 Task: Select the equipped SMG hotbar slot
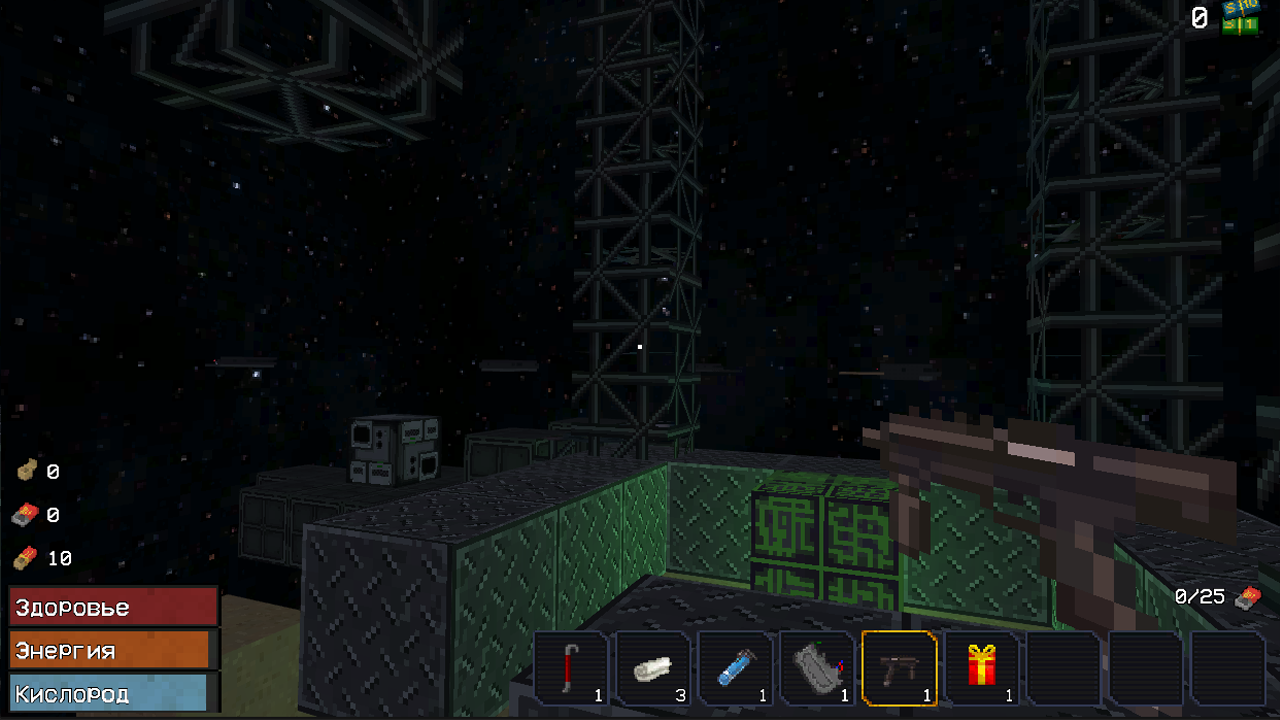coord(897,668)
